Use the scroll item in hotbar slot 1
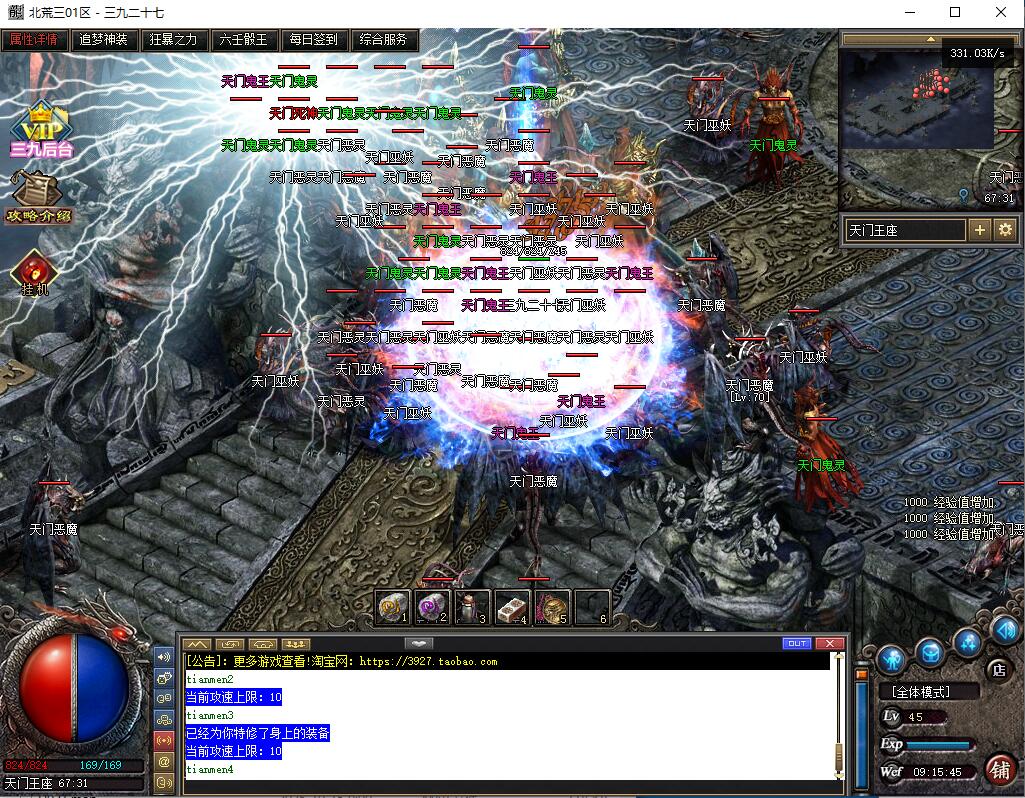The height and width of the screenshot is (798, 1025). 393,606
